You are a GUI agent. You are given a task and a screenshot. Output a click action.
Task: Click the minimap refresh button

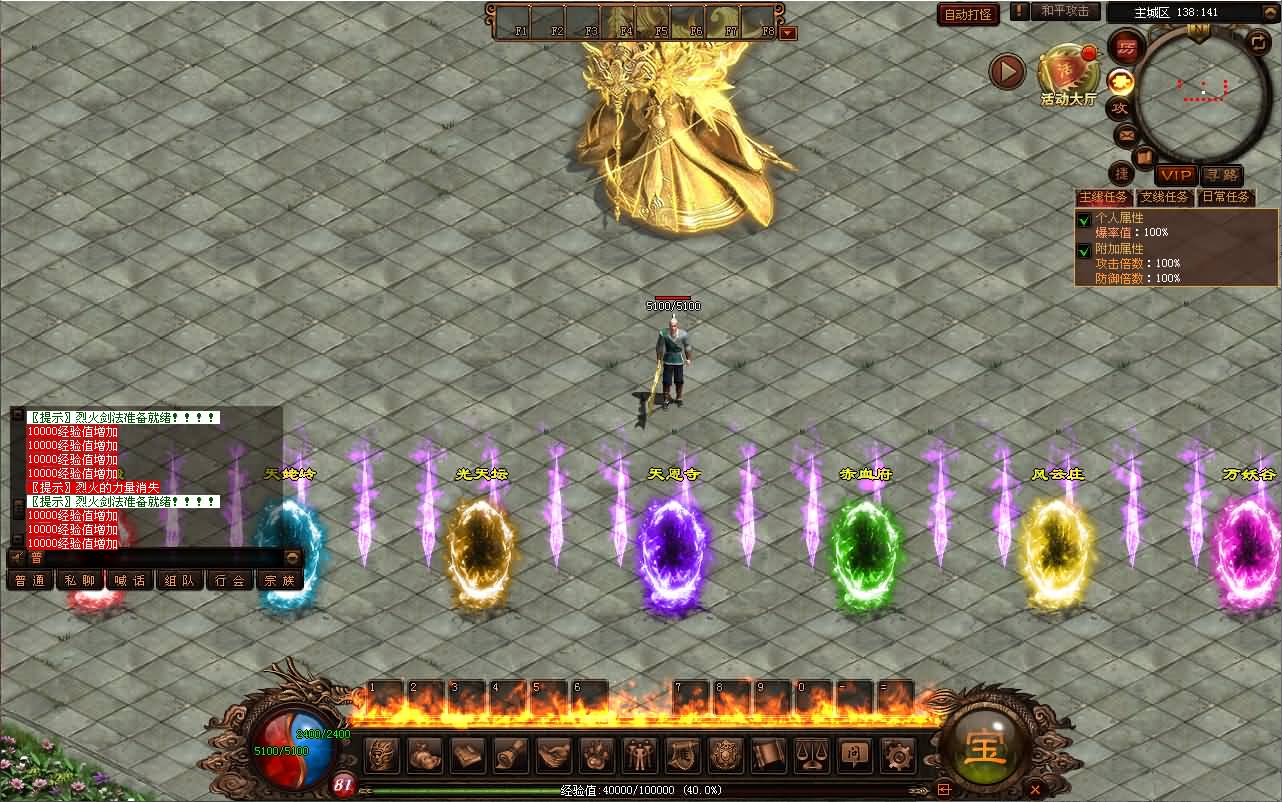pyautogui.click(x=1257, y=45)
